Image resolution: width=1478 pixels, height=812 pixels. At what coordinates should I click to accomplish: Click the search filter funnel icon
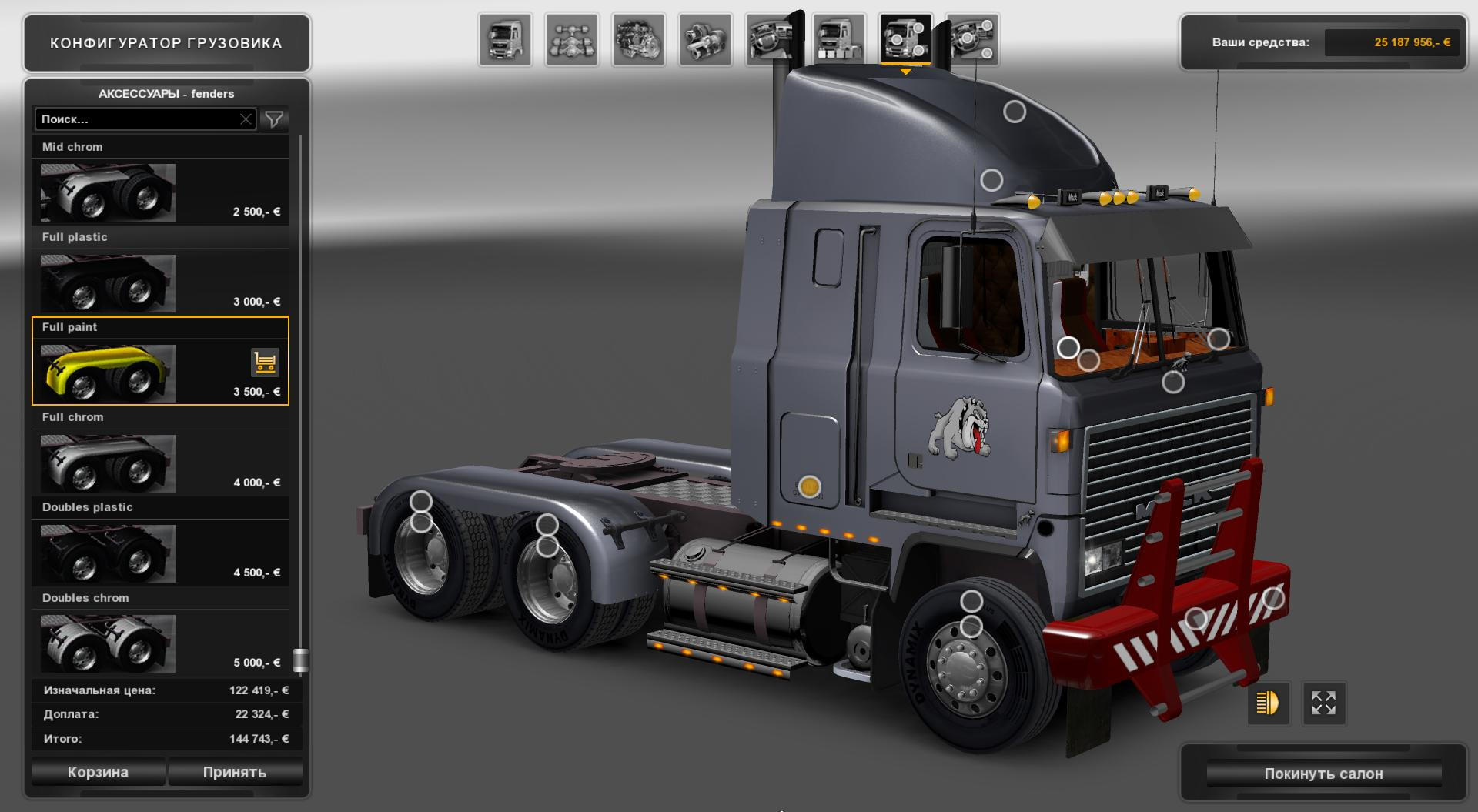273,119
